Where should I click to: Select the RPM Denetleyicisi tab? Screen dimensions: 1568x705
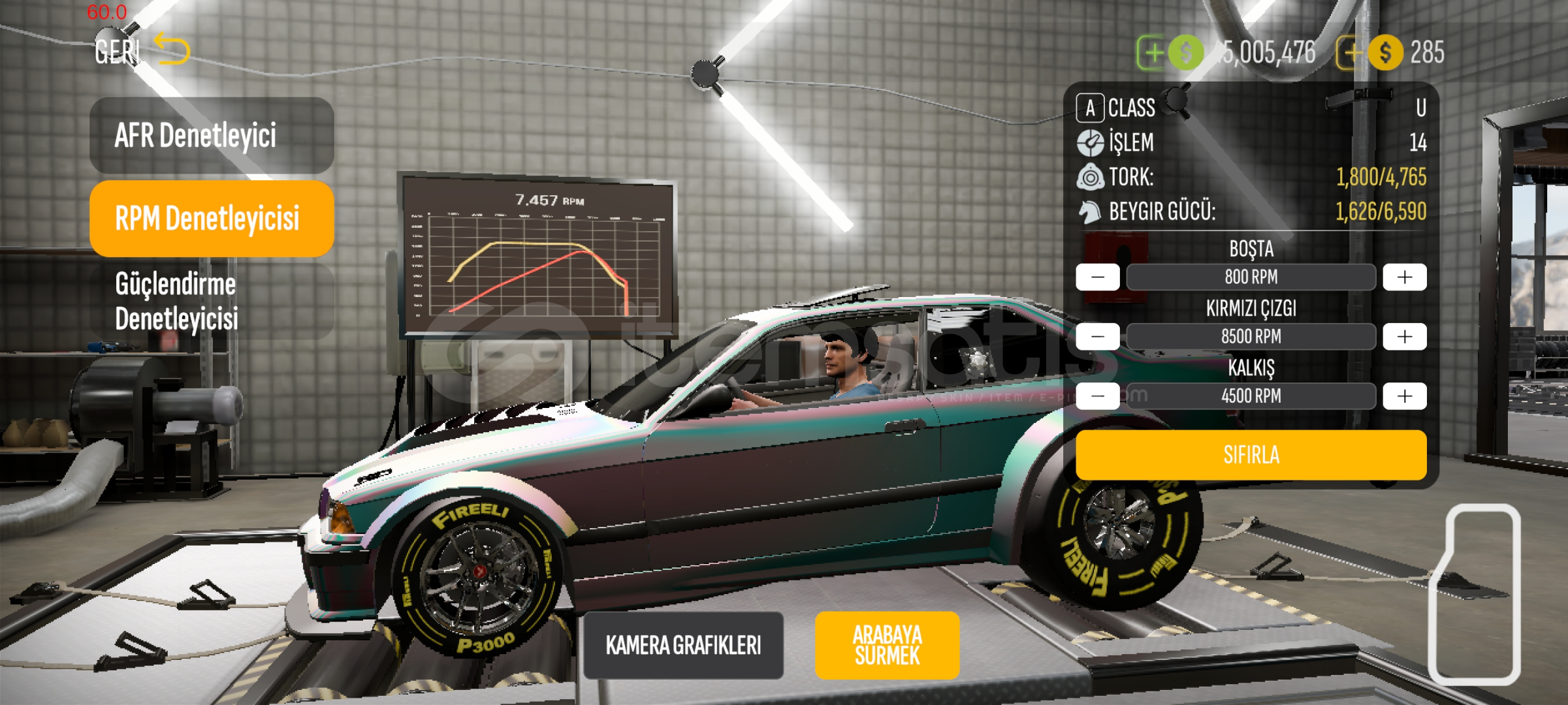click(212, 219)
